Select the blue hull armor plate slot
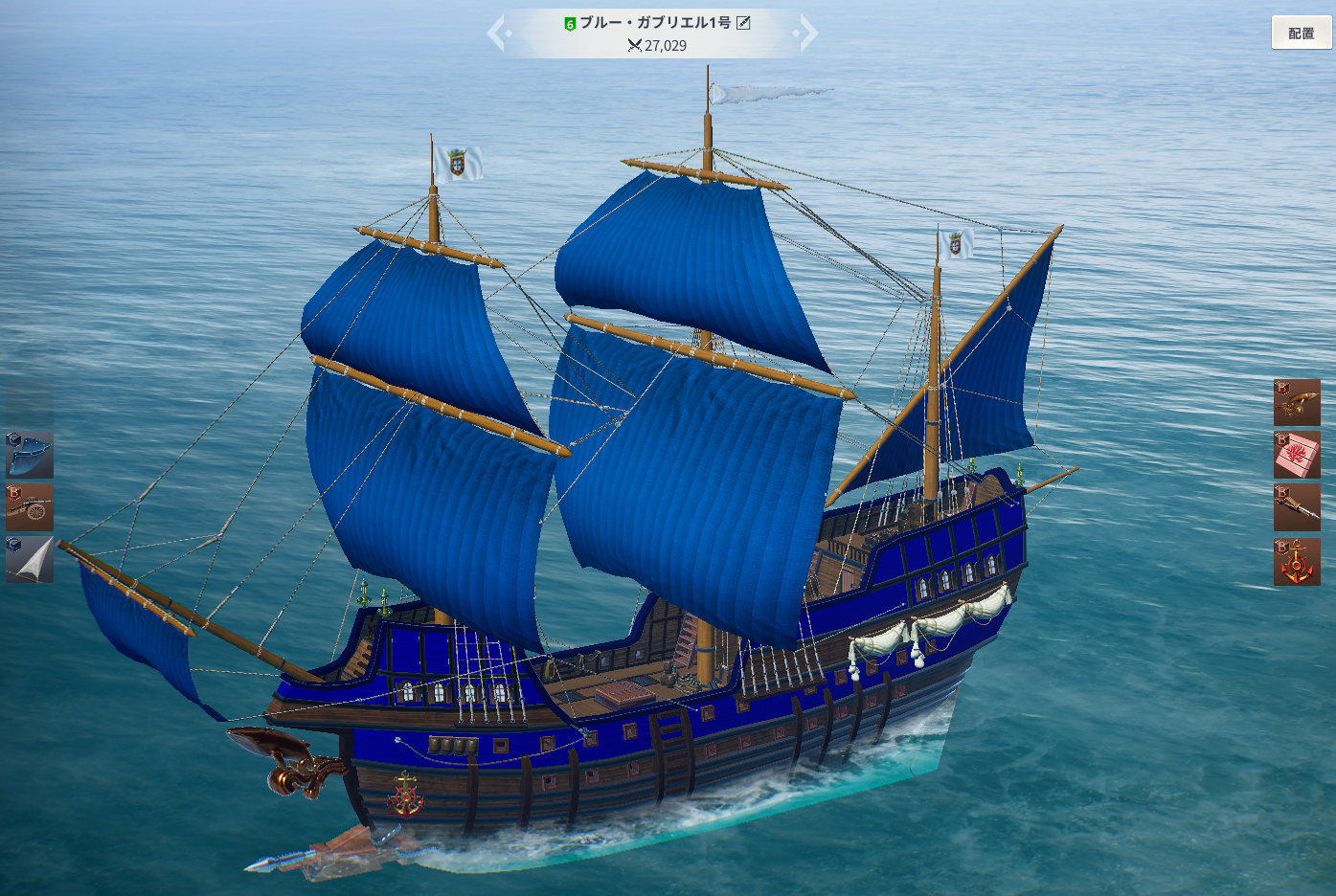The height and width of the screenshot is (896, 1336). pyautogui.click(x=30, y=455)
